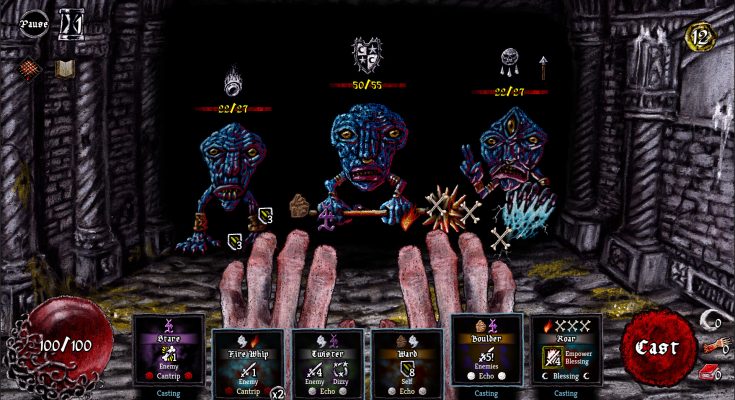735x400 pixels.
Task: Click the crescent moon icon above Cast
Action: (x=711, y=319)
